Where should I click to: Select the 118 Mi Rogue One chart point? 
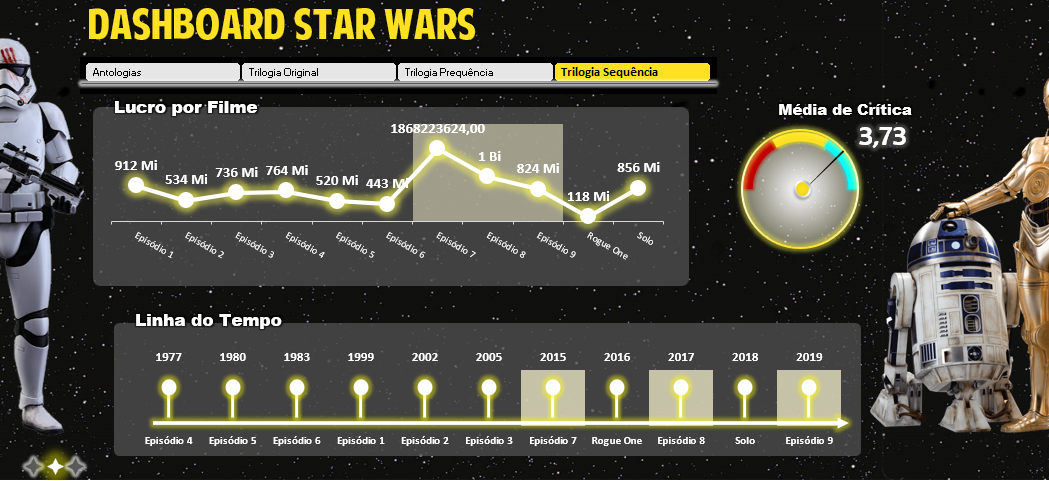(588, 215)
